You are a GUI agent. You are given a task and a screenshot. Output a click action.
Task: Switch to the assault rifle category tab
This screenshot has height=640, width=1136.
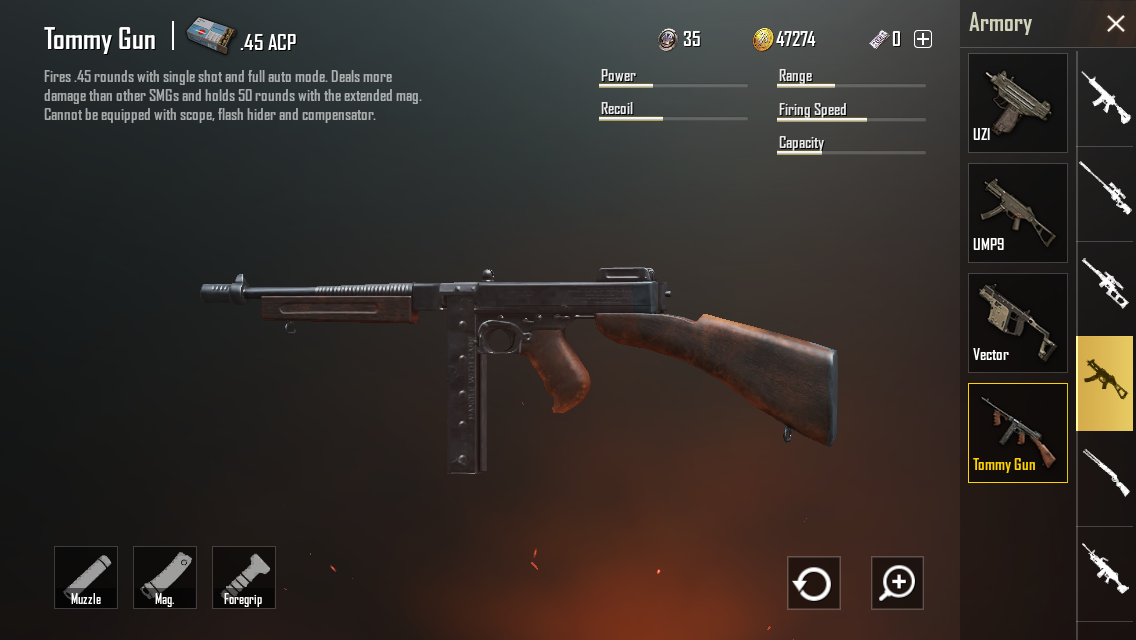pos(1105,98)
